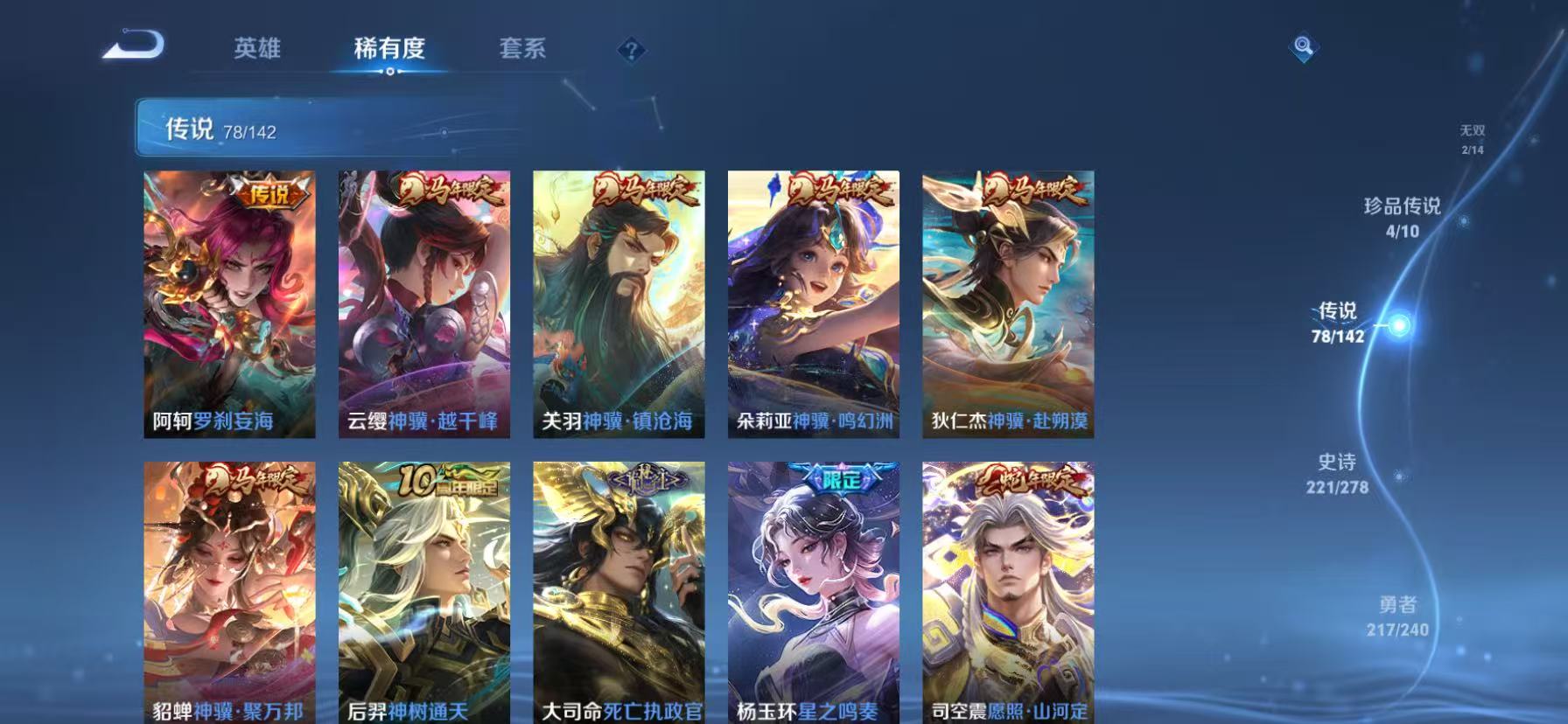Switch to the 套系 tab
Image resolution: width=1568 pixels, height=724 pixels.
point(522,50)
